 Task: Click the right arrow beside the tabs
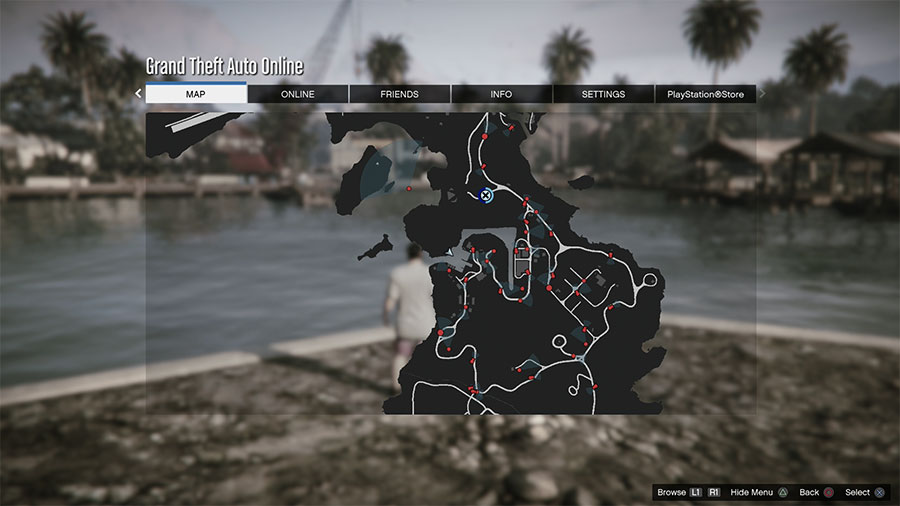(763, 94)
